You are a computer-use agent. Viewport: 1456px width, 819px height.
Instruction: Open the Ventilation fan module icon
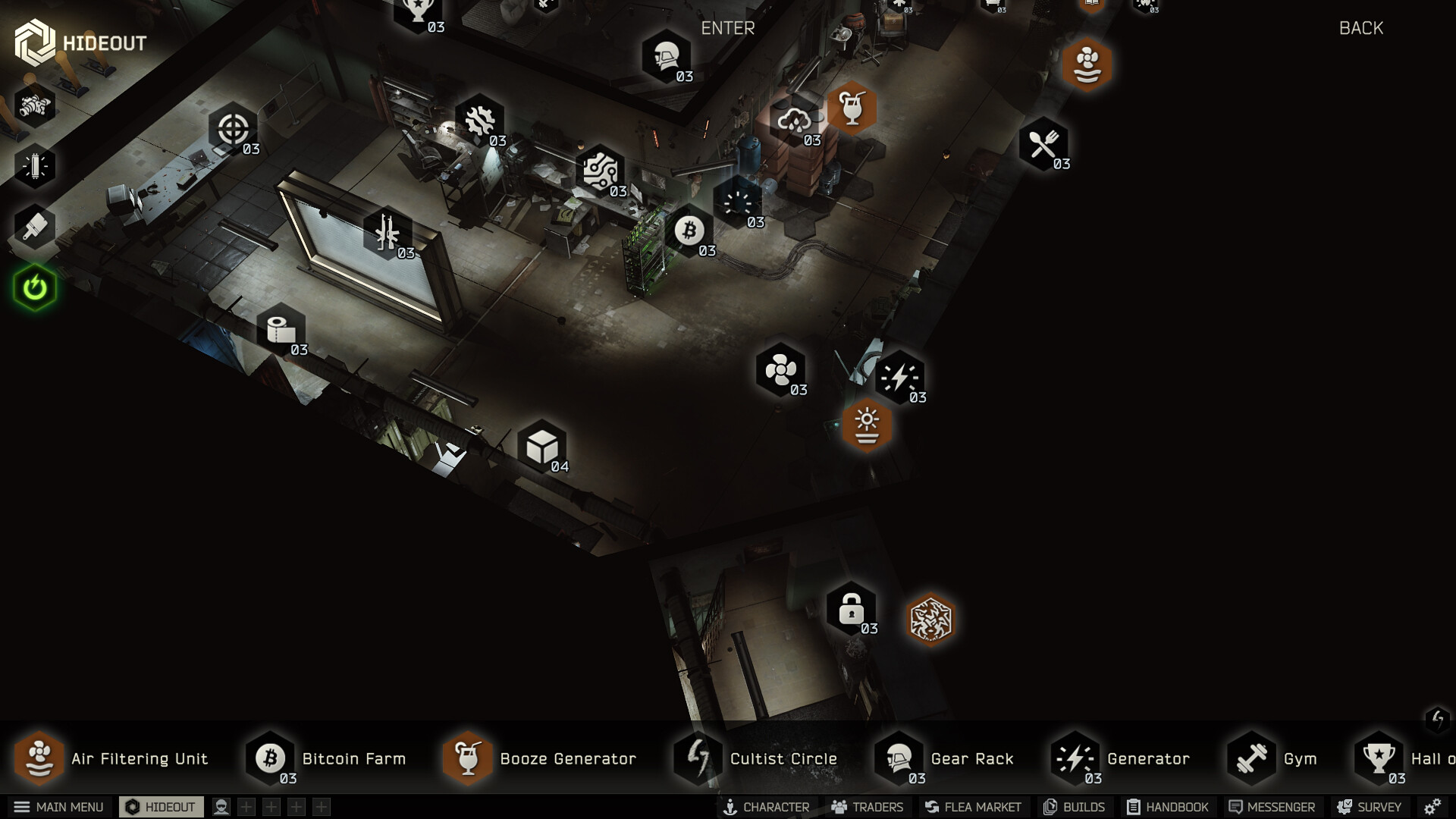click(x=780, y=371)
